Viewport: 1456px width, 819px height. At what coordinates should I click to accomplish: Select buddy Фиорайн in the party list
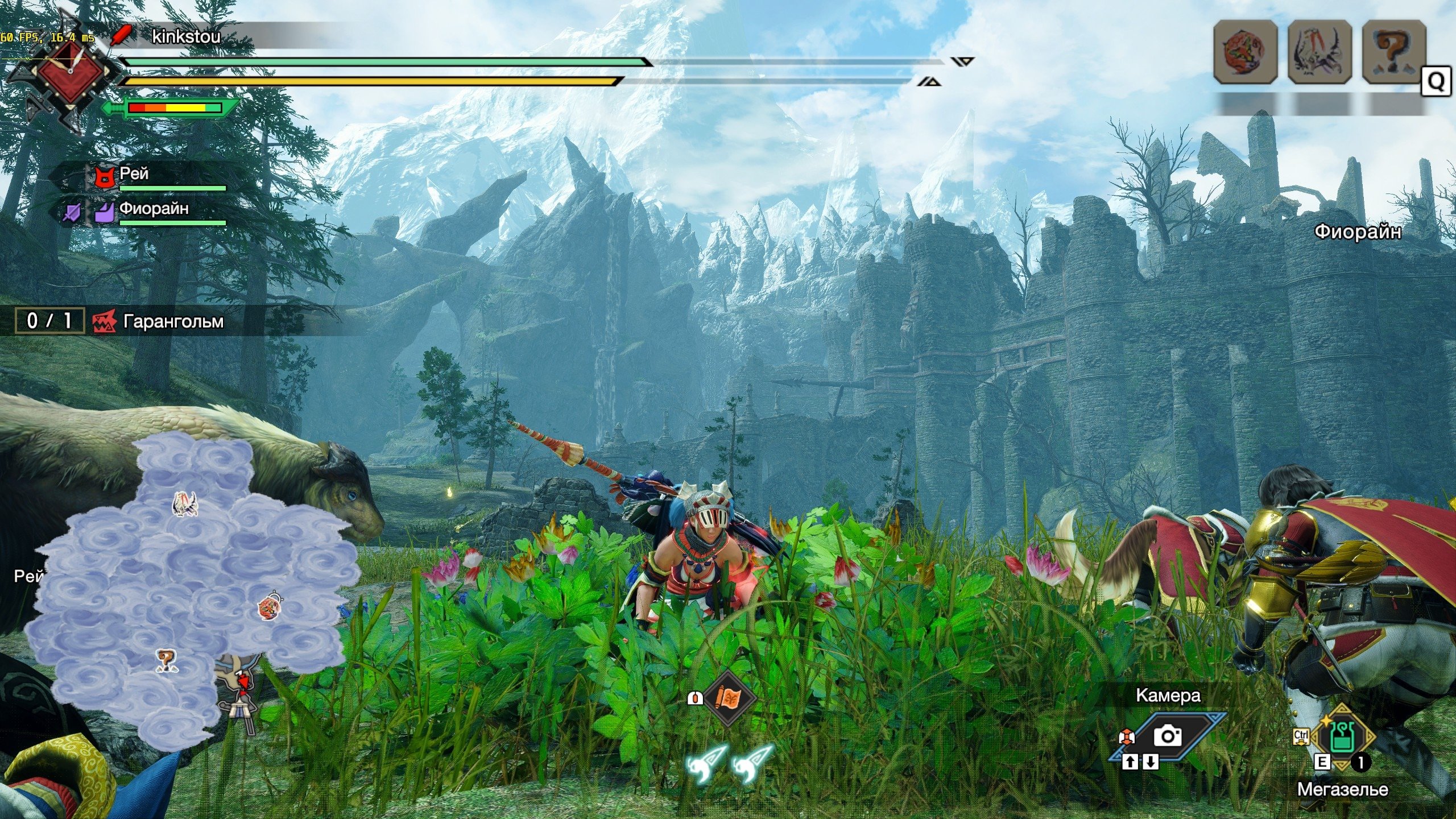[154, 209]
